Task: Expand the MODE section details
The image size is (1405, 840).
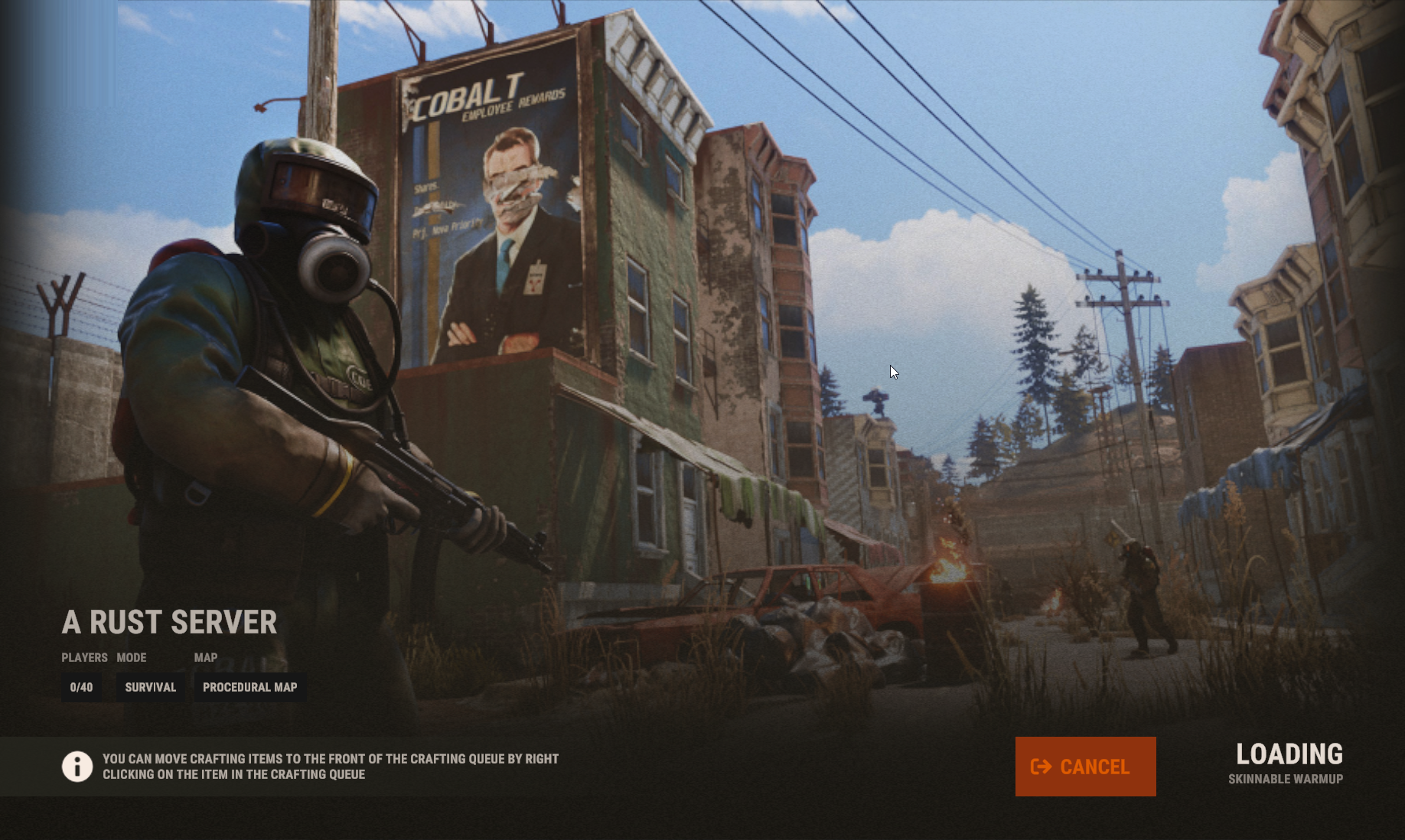Action: click(x=132, y=657)
